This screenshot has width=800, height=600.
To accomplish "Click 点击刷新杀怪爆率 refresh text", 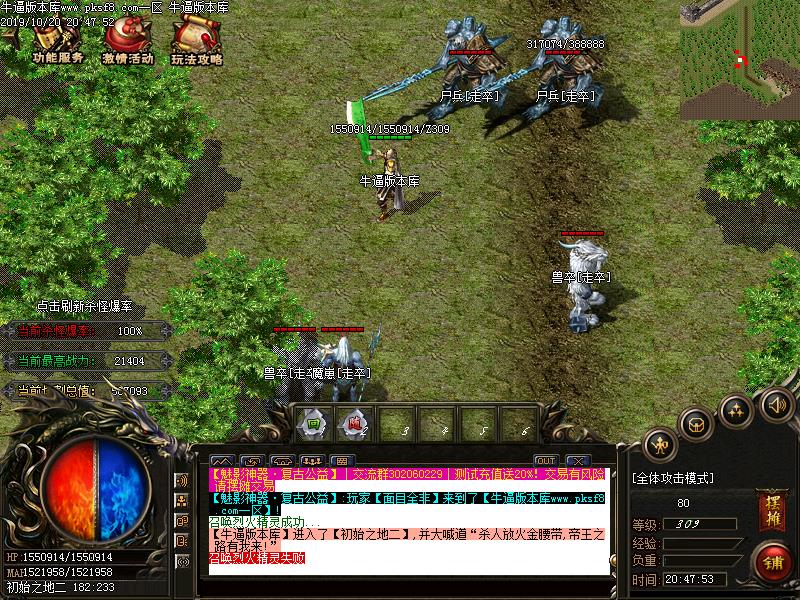I will coord(85,307).
